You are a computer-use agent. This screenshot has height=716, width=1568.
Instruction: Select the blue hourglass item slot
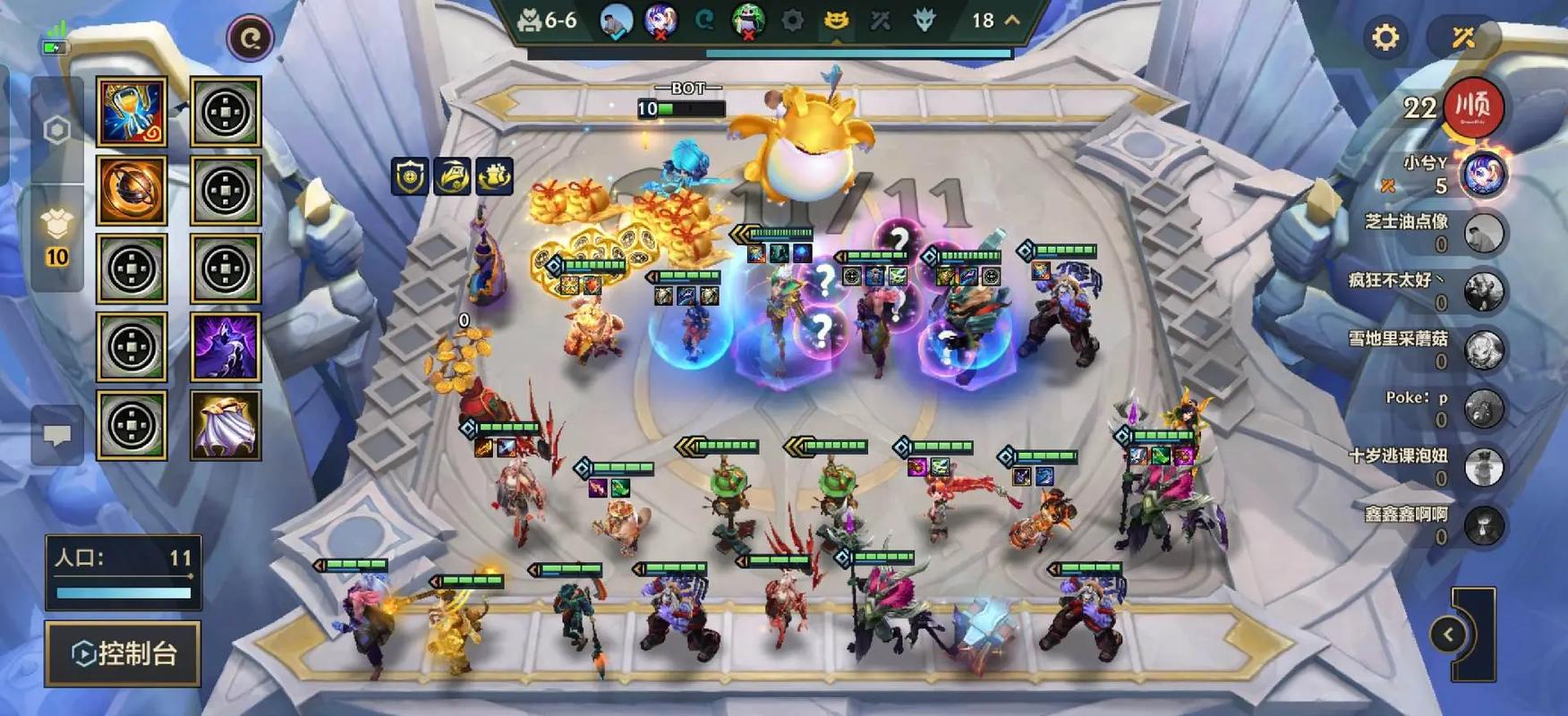click(132, 112)
